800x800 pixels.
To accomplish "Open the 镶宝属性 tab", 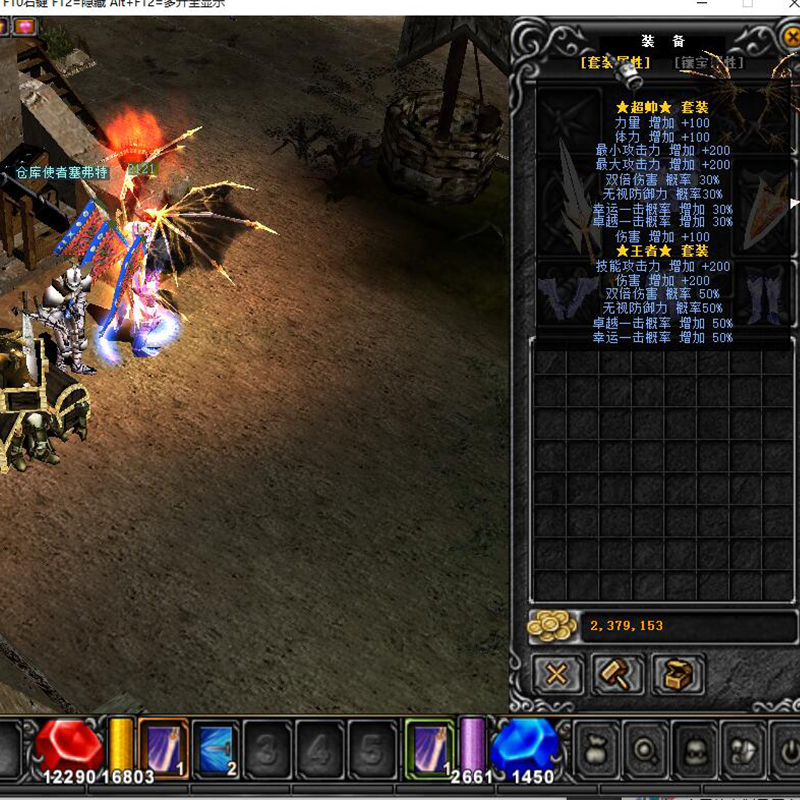I will click(708, 63).
